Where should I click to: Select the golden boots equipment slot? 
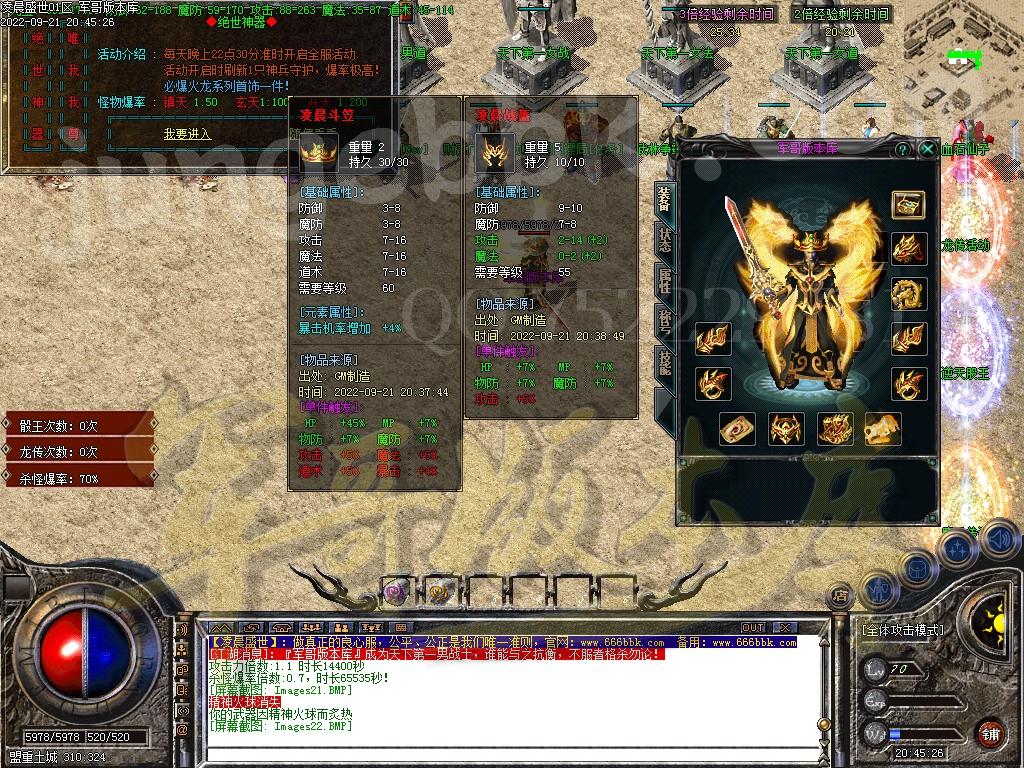point(883,429)
